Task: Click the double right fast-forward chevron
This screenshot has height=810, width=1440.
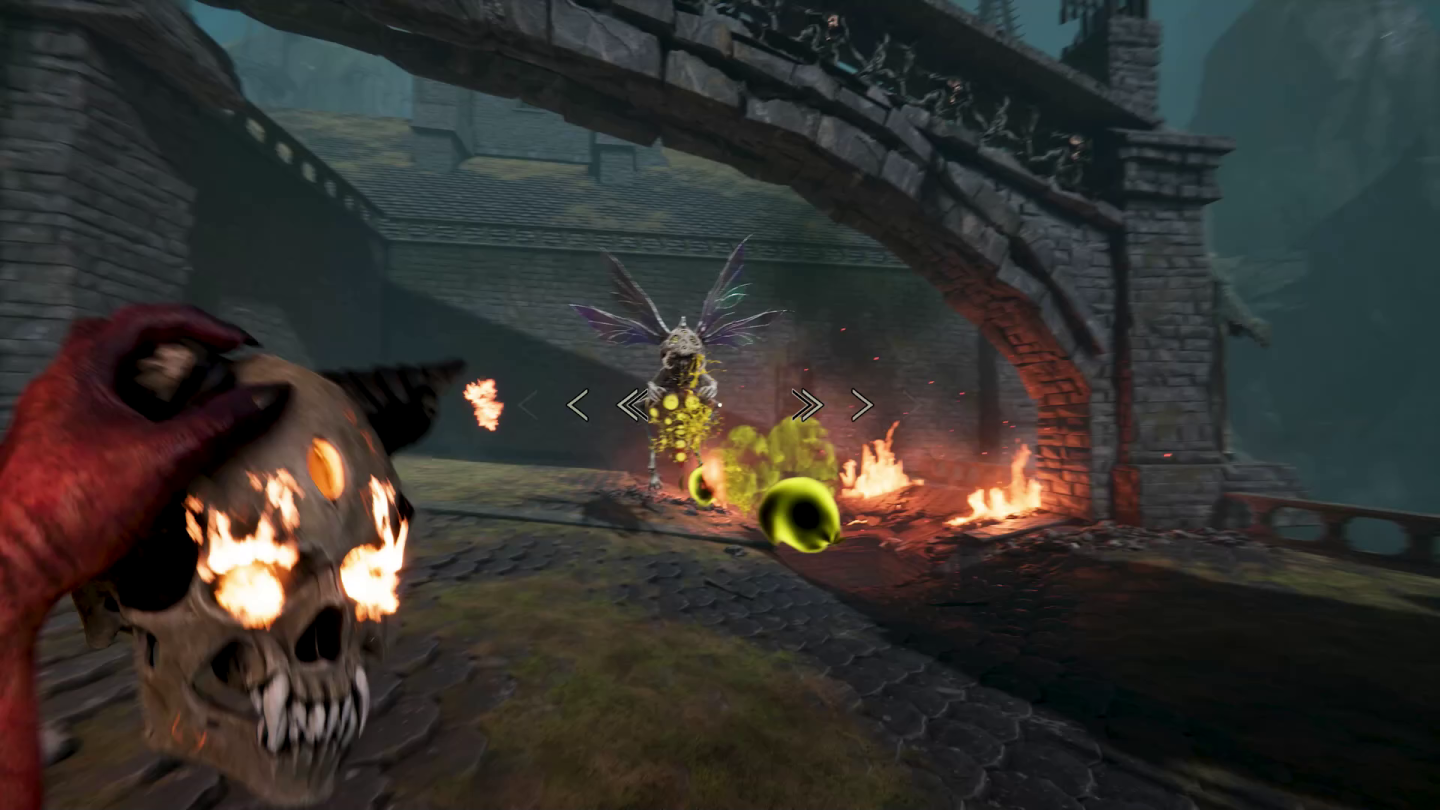Action: [x=807, y=403]
